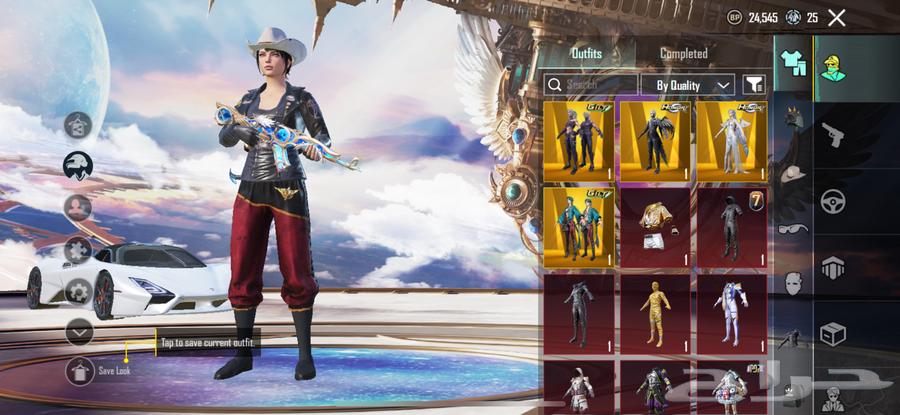The image size is (900, 415).
Task: Select the teal-haired duo outfit set
Action: [581, 227]
